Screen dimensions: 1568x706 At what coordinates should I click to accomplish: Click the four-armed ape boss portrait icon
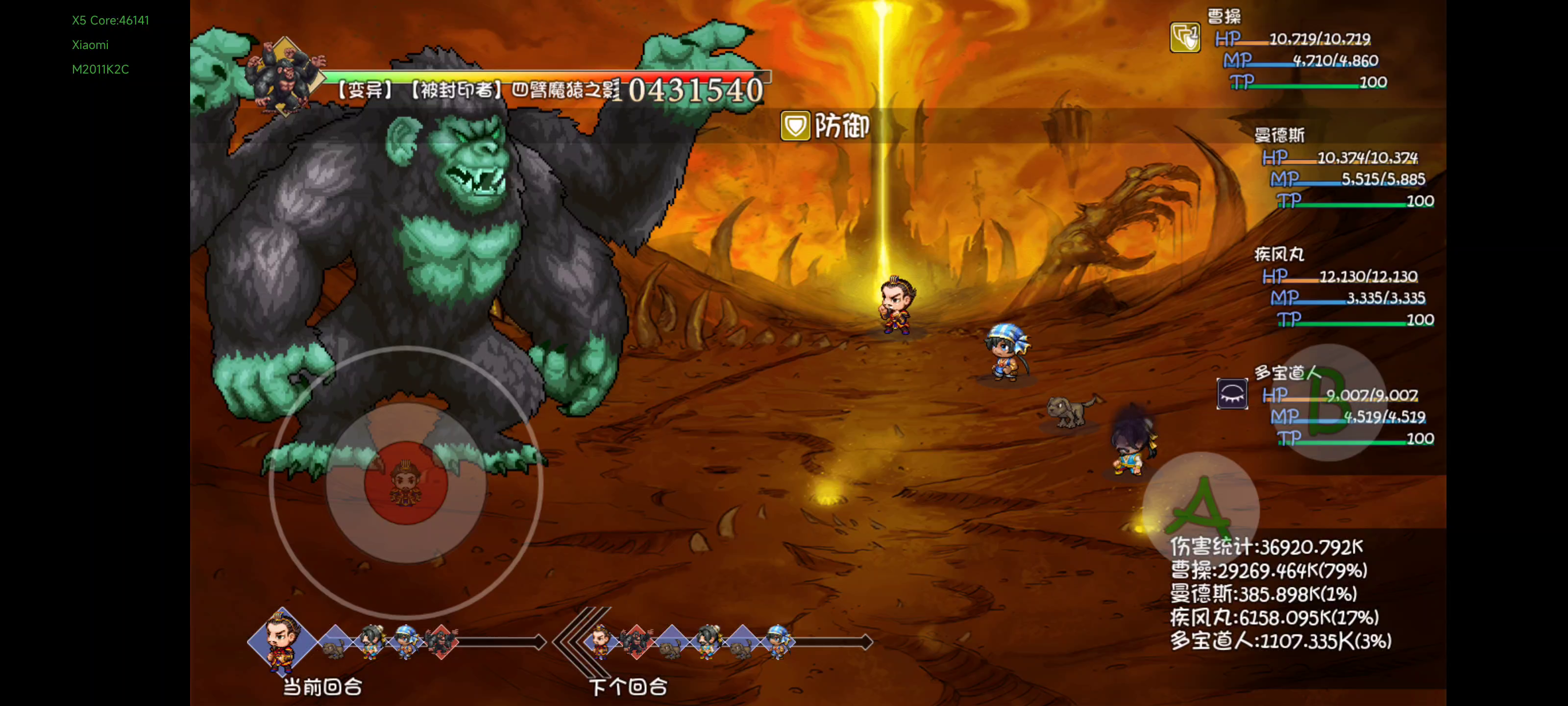point(285,77)
